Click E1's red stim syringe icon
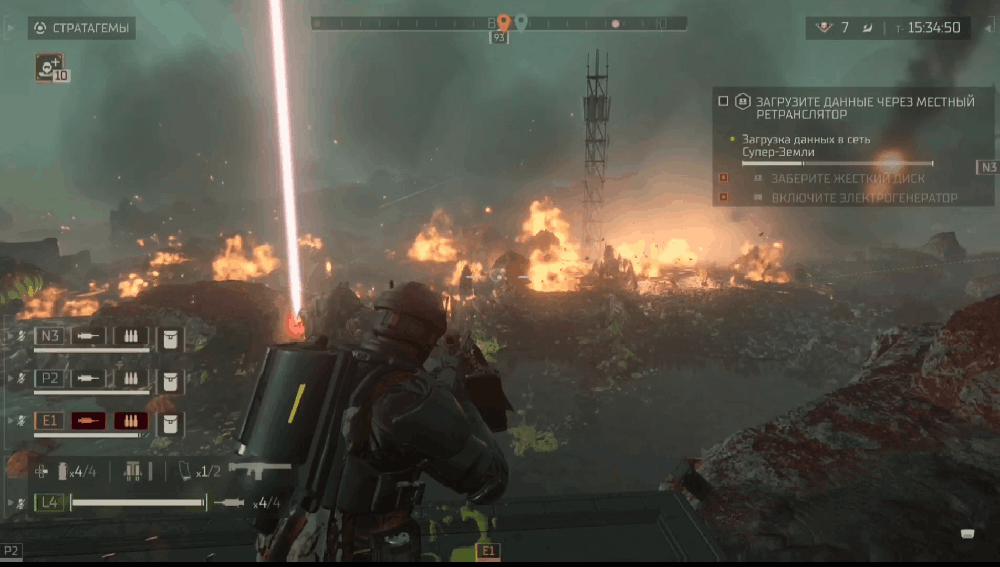This screenshot has width=1000, height=567. point(90,421)
